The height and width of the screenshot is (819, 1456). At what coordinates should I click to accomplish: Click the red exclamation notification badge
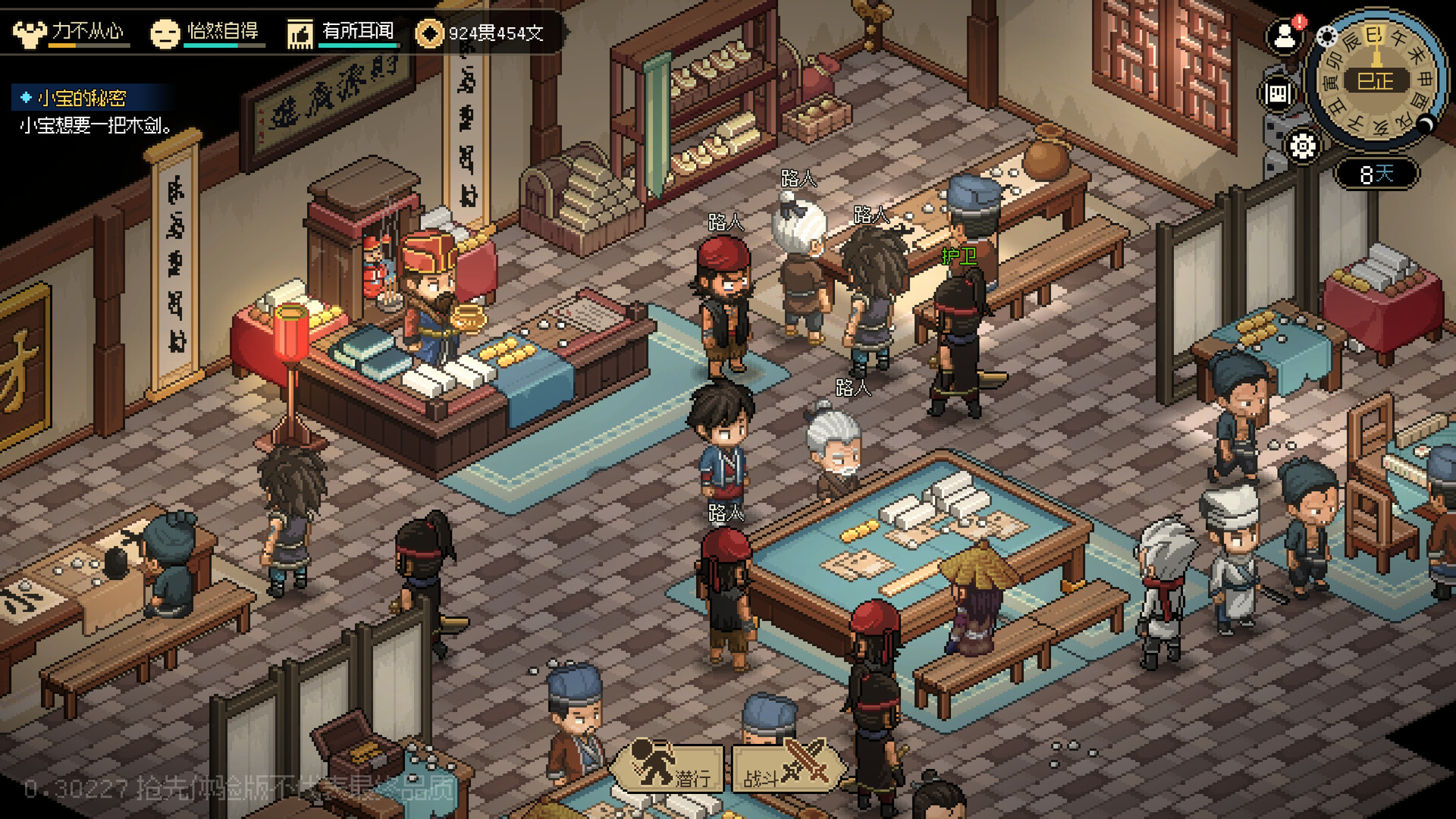[x=1298, y=22]
